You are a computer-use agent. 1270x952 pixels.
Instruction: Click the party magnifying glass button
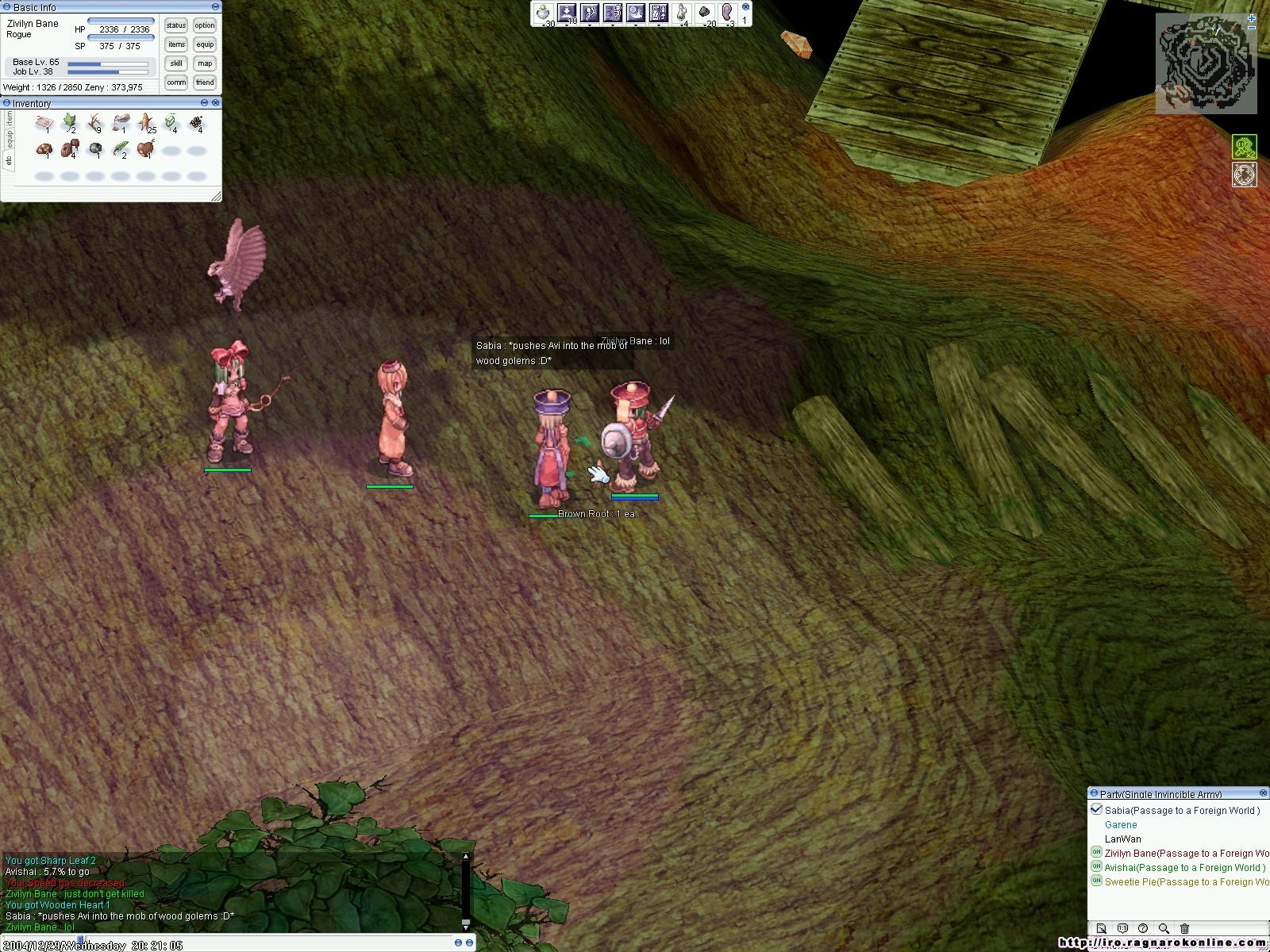click(1164, 928)
